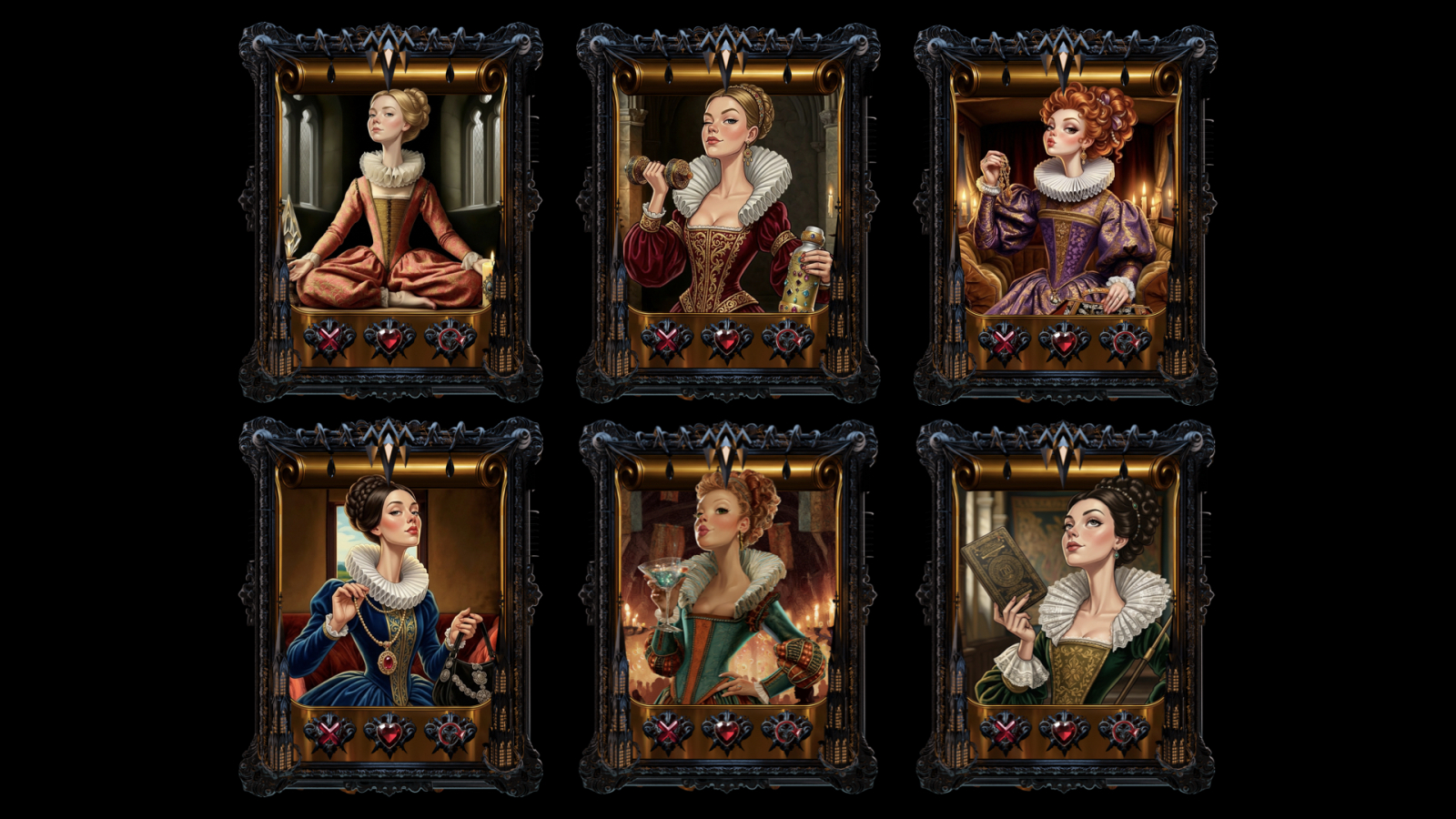Click the circular arrow on the dumbbell lady's card
The width and height of the screenshot is (1456, 819).
tap(788, 341)
